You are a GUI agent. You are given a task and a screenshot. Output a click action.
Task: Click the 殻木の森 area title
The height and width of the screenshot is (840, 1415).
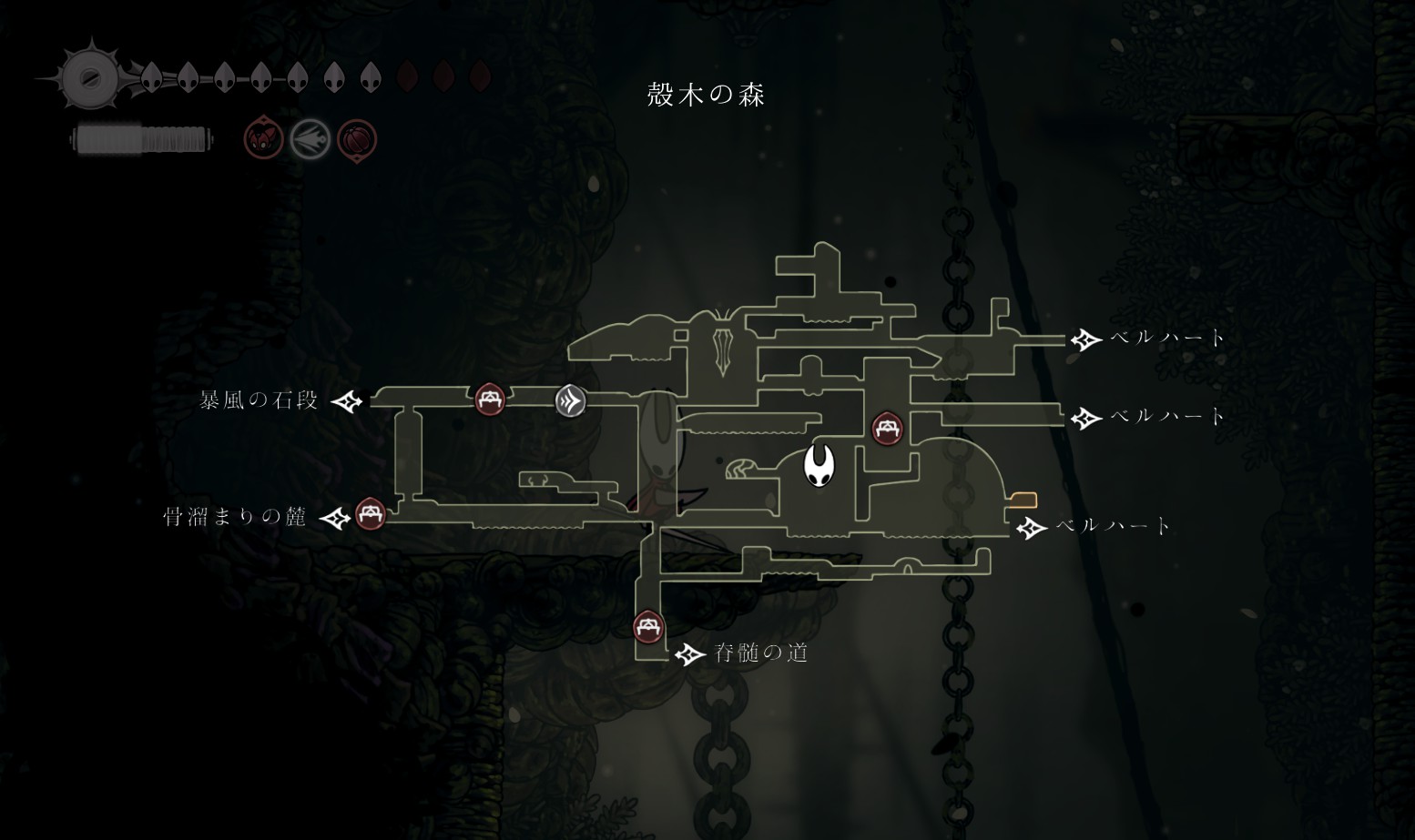(706, 95)
